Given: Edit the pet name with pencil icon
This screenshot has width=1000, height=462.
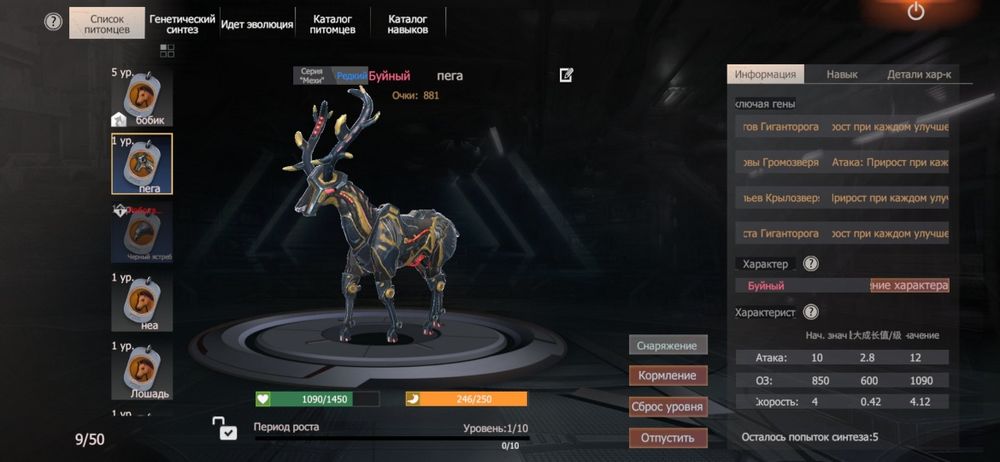Looking at the screenshot, I should click(567, 75).
